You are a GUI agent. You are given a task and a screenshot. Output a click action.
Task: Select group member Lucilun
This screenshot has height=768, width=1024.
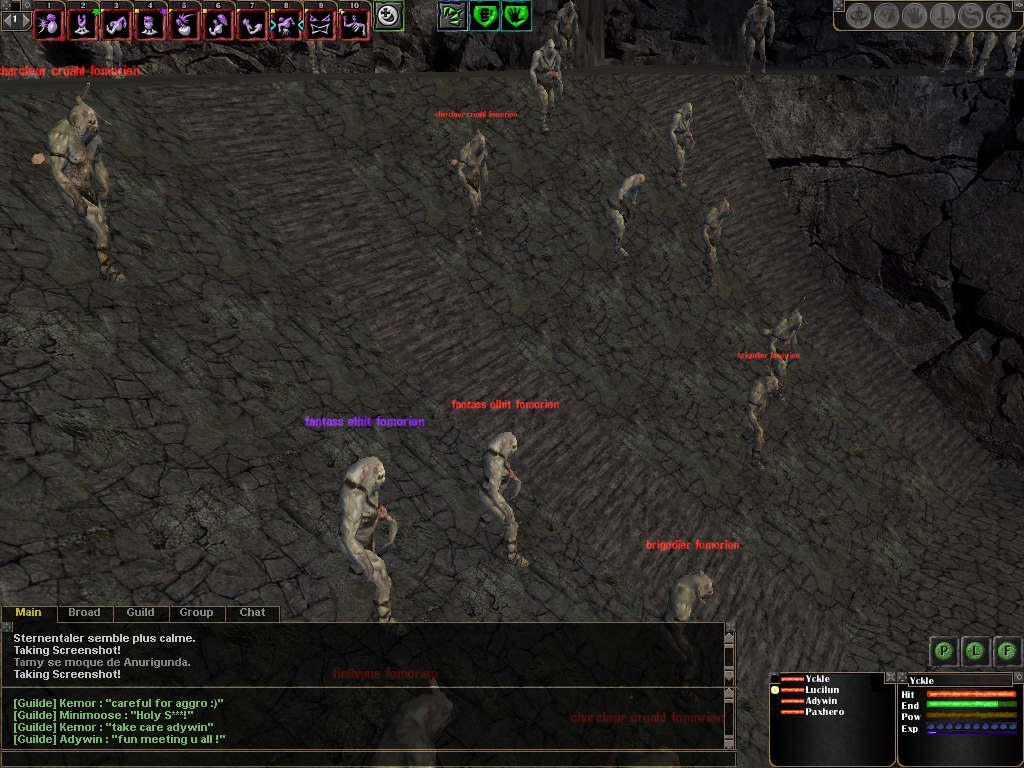coord(822,690)
